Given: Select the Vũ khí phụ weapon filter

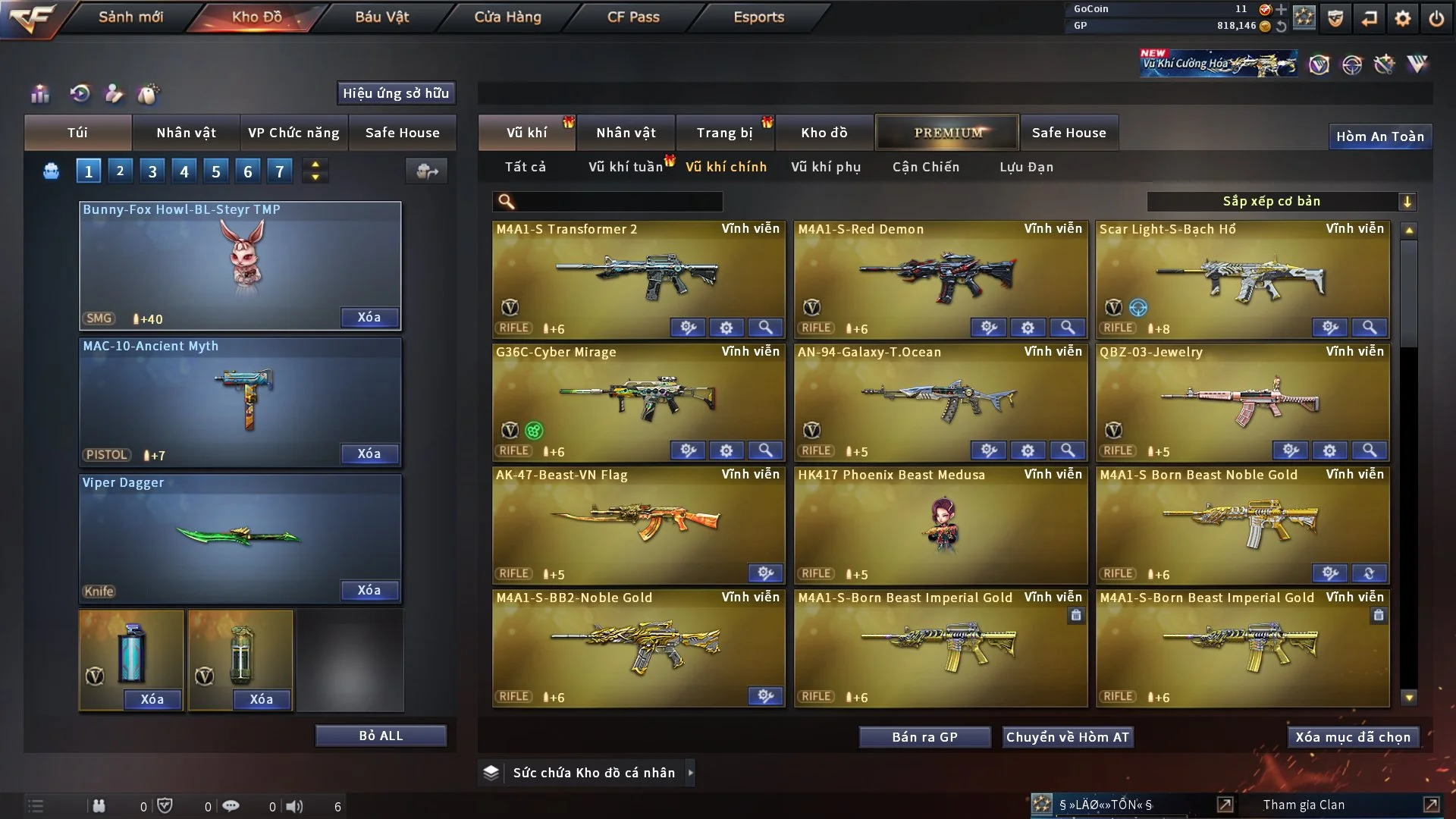Looking at the screenshot, I should [x=826, y=167].
